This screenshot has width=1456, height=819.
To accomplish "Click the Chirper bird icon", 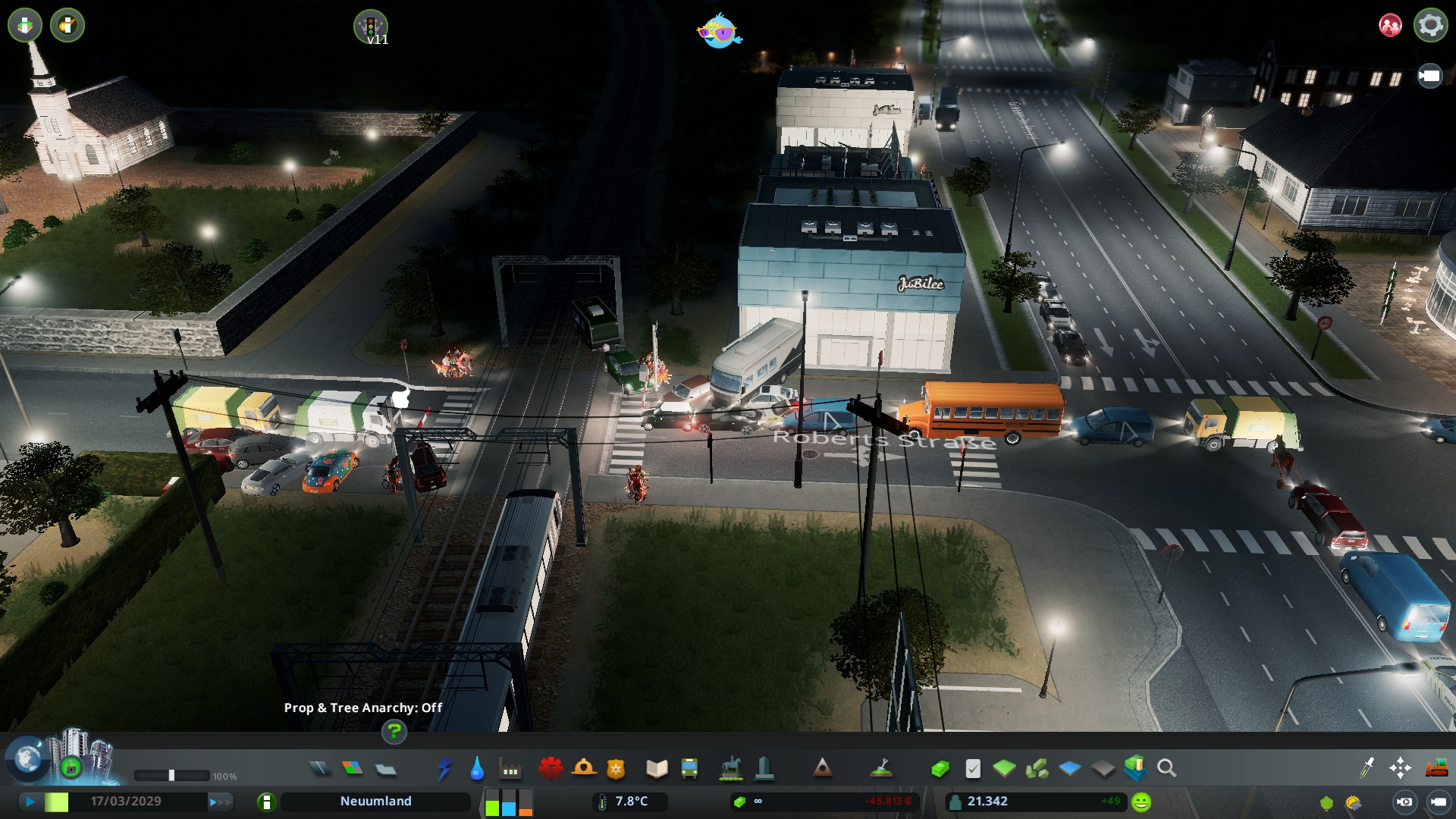I will pyautogui.click(x=719, y=32).
